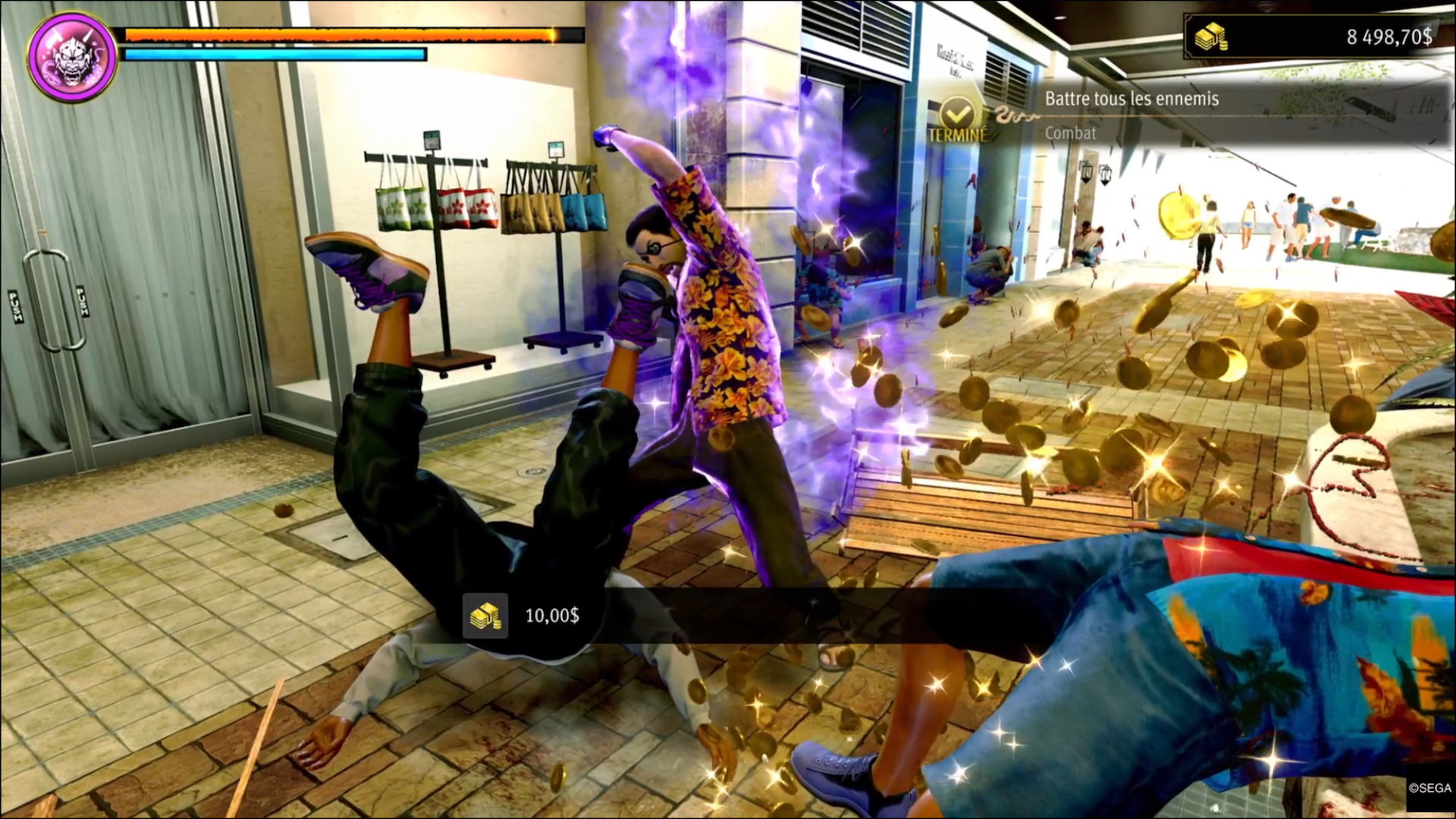The height and width of the screenshot is (819, 1456).
Task: Click the 'Terminé' checkmark badge
Action: (x=958, y=120)
